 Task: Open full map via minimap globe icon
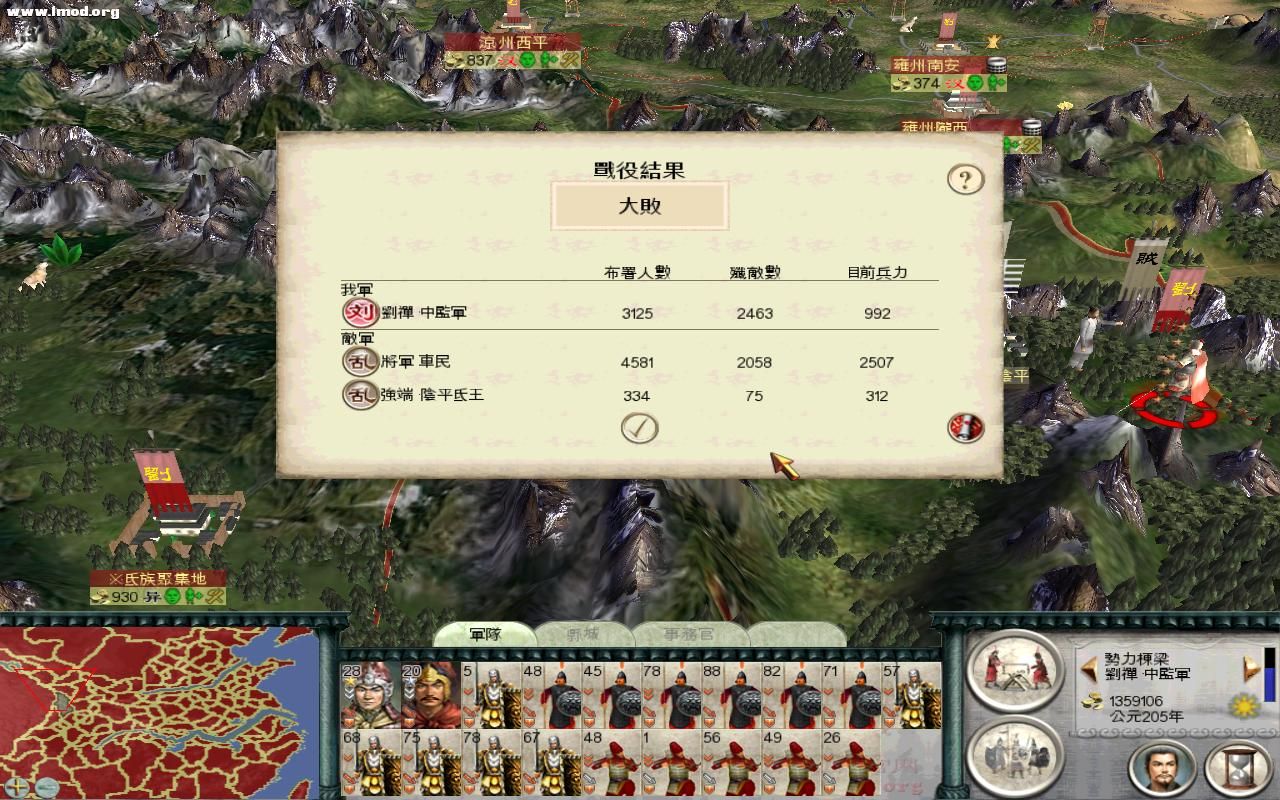pos(46,787)
